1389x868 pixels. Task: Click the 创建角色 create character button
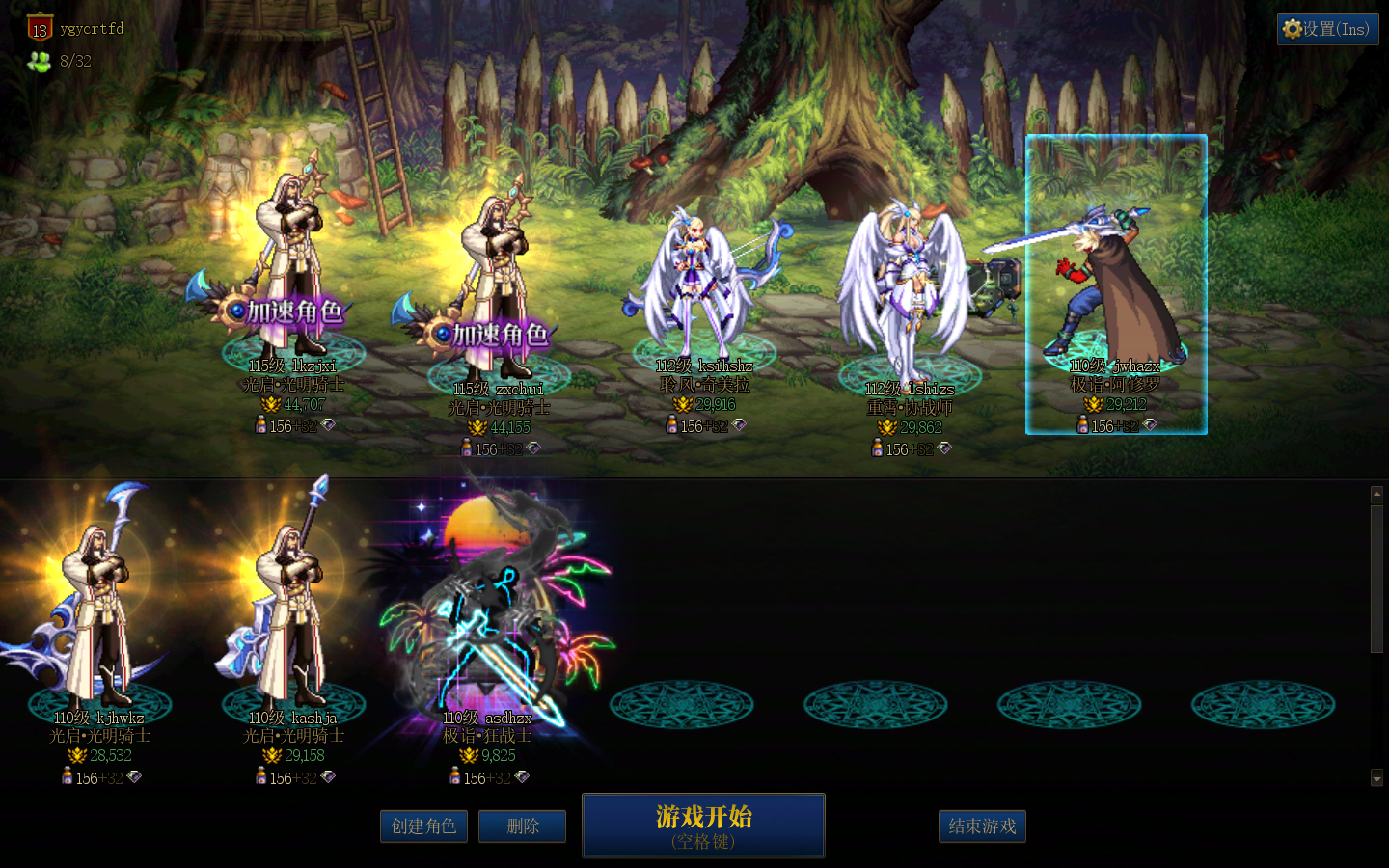point(423,827)
